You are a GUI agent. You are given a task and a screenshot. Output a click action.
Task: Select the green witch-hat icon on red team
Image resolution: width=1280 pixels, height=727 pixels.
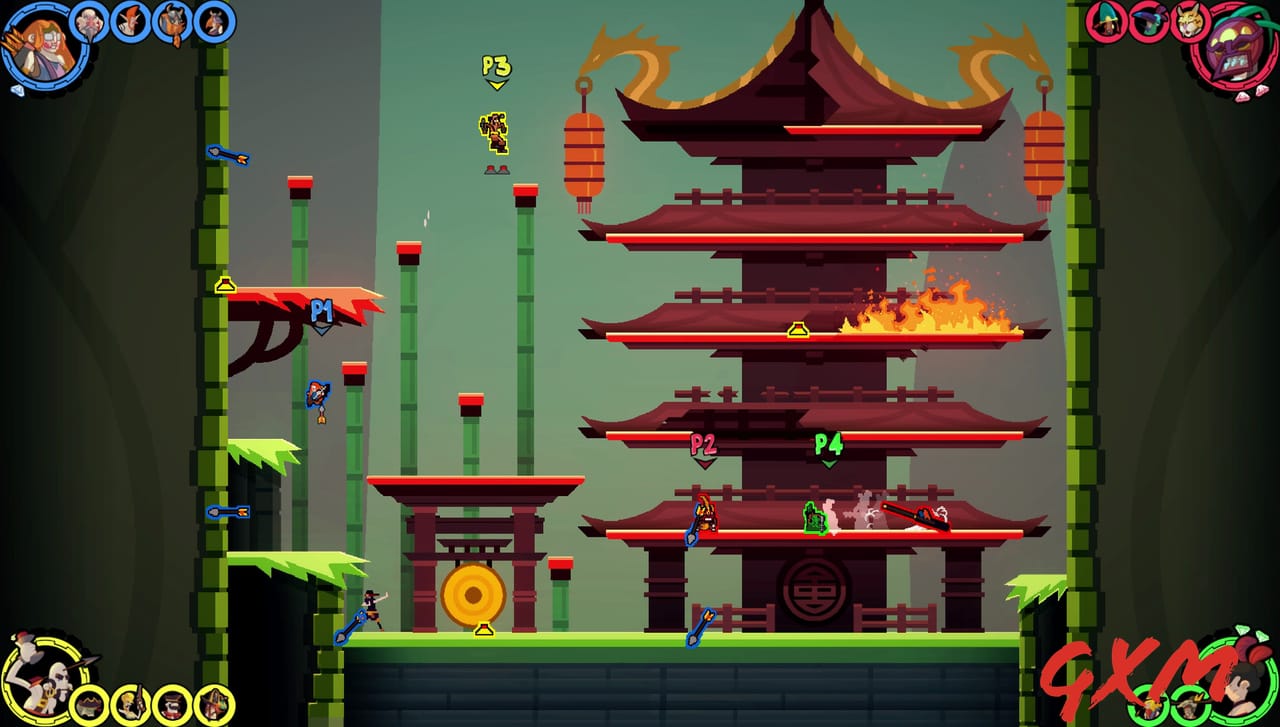pos(1108,24)
